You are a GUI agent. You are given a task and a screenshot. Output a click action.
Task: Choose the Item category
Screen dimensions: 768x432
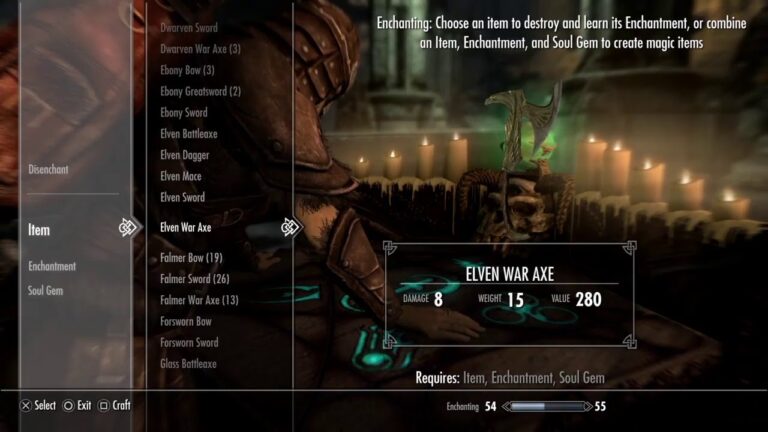pyautogui.click(x=39, y=230)
